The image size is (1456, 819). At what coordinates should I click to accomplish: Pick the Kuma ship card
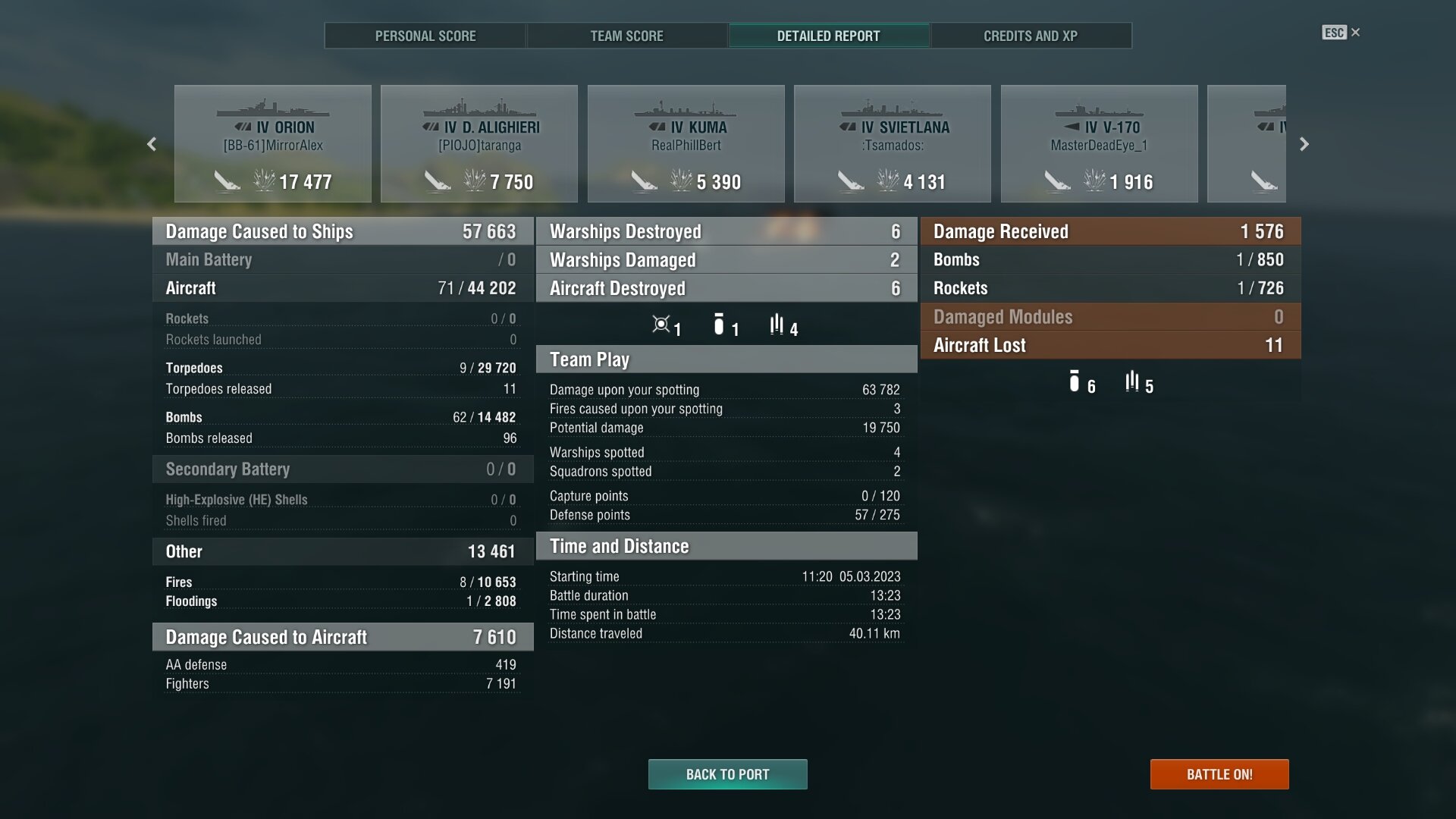pos(686,144)
